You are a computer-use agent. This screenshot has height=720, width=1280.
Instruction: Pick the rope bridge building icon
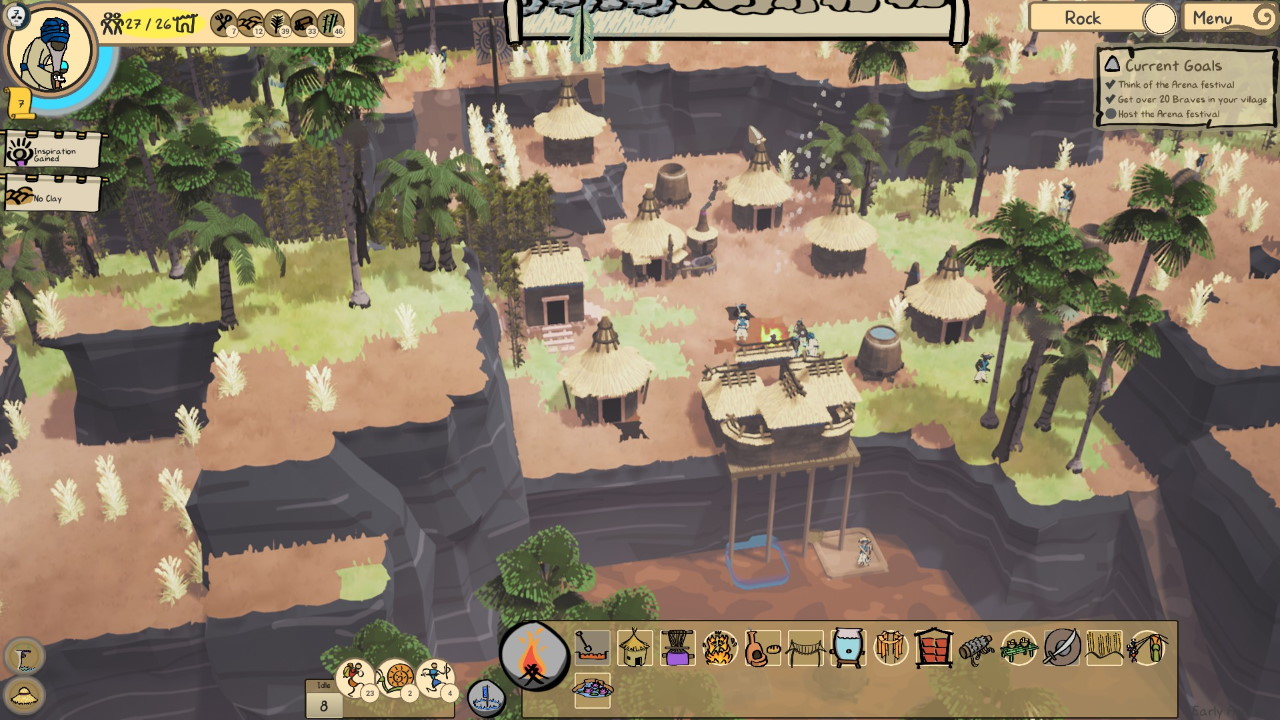(x=805, y=648)
